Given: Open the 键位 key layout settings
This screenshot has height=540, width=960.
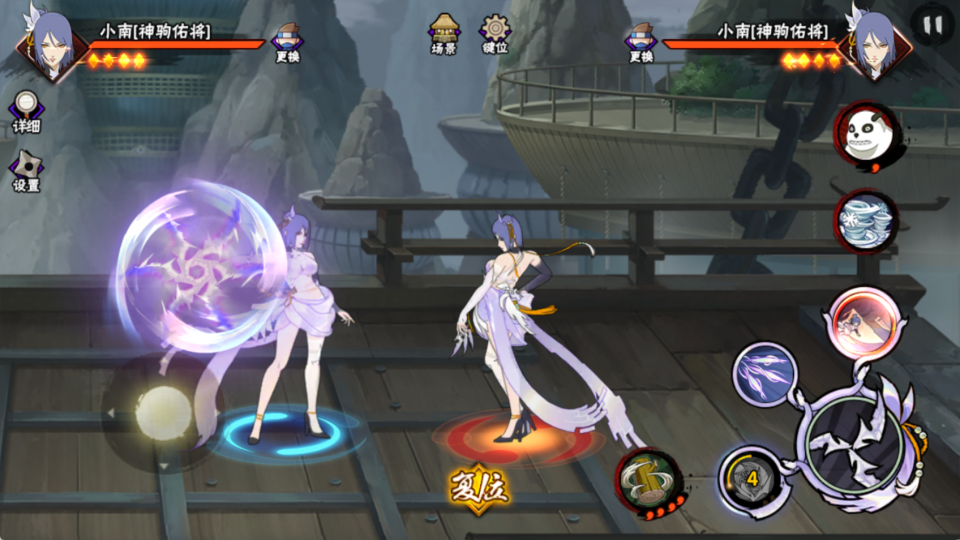Looking at the screenshot, I should pyautogui.click(x=495, y=33).
